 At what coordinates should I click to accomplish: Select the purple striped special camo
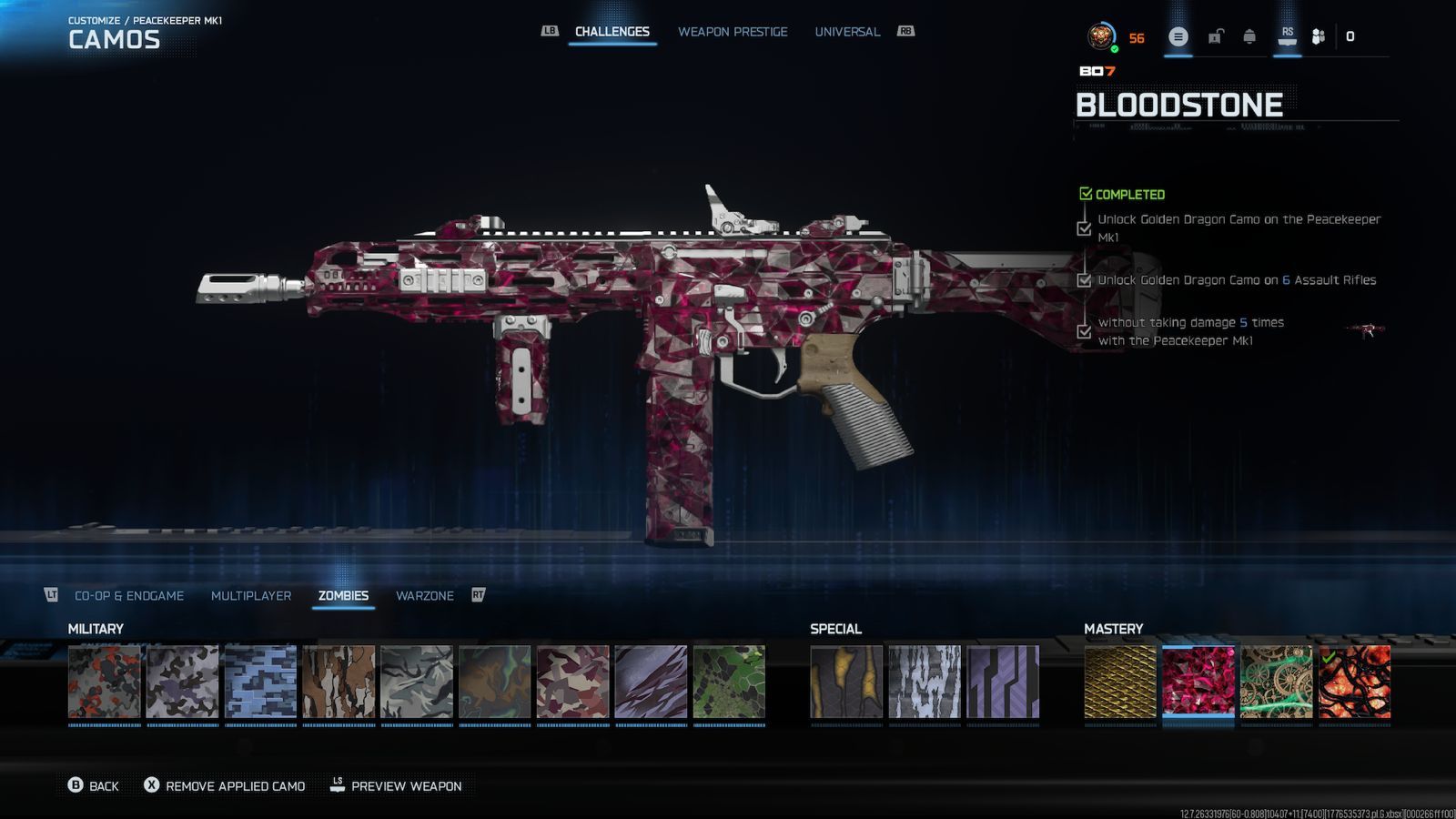(x=1003, y=682)
